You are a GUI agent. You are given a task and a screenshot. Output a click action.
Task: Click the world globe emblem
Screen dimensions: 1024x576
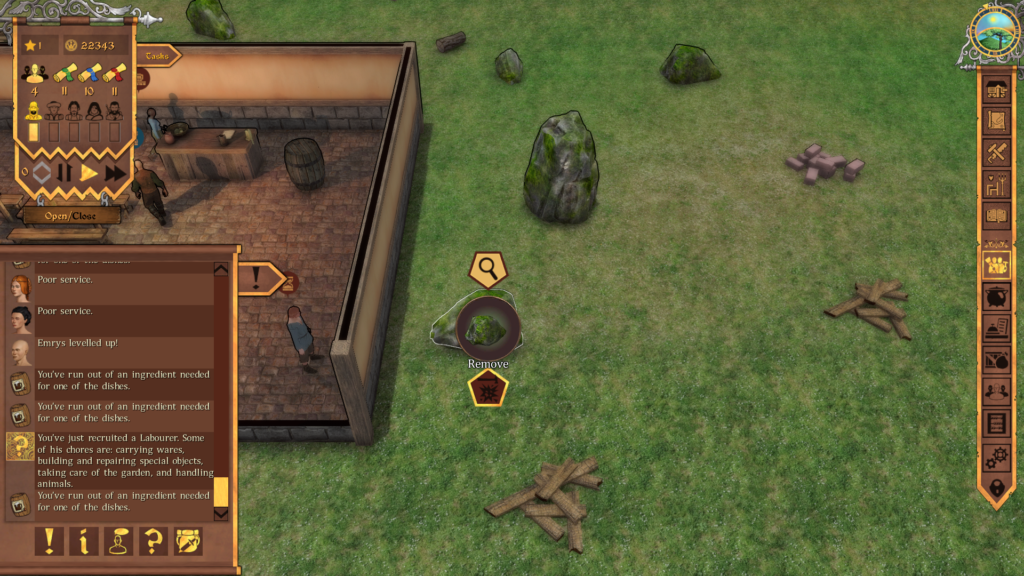[995, 31]
